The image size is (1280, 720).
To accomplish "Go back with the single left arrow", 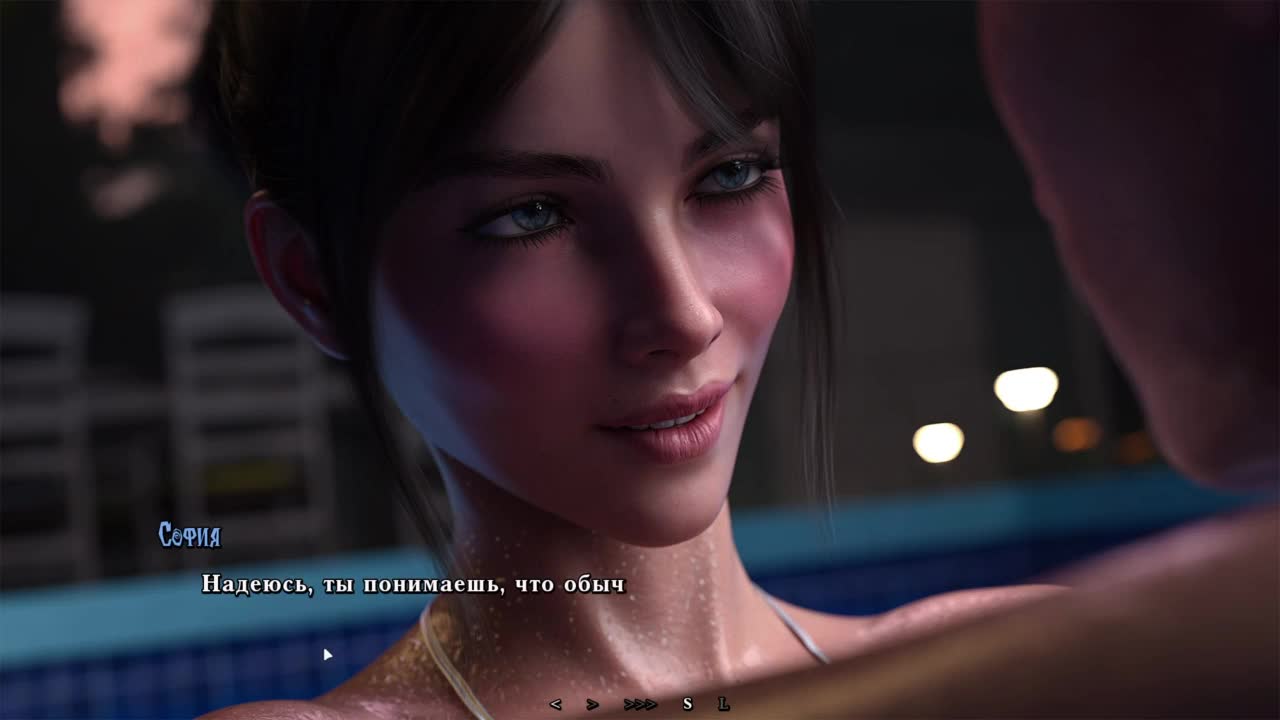I will [x=556, y=704].
